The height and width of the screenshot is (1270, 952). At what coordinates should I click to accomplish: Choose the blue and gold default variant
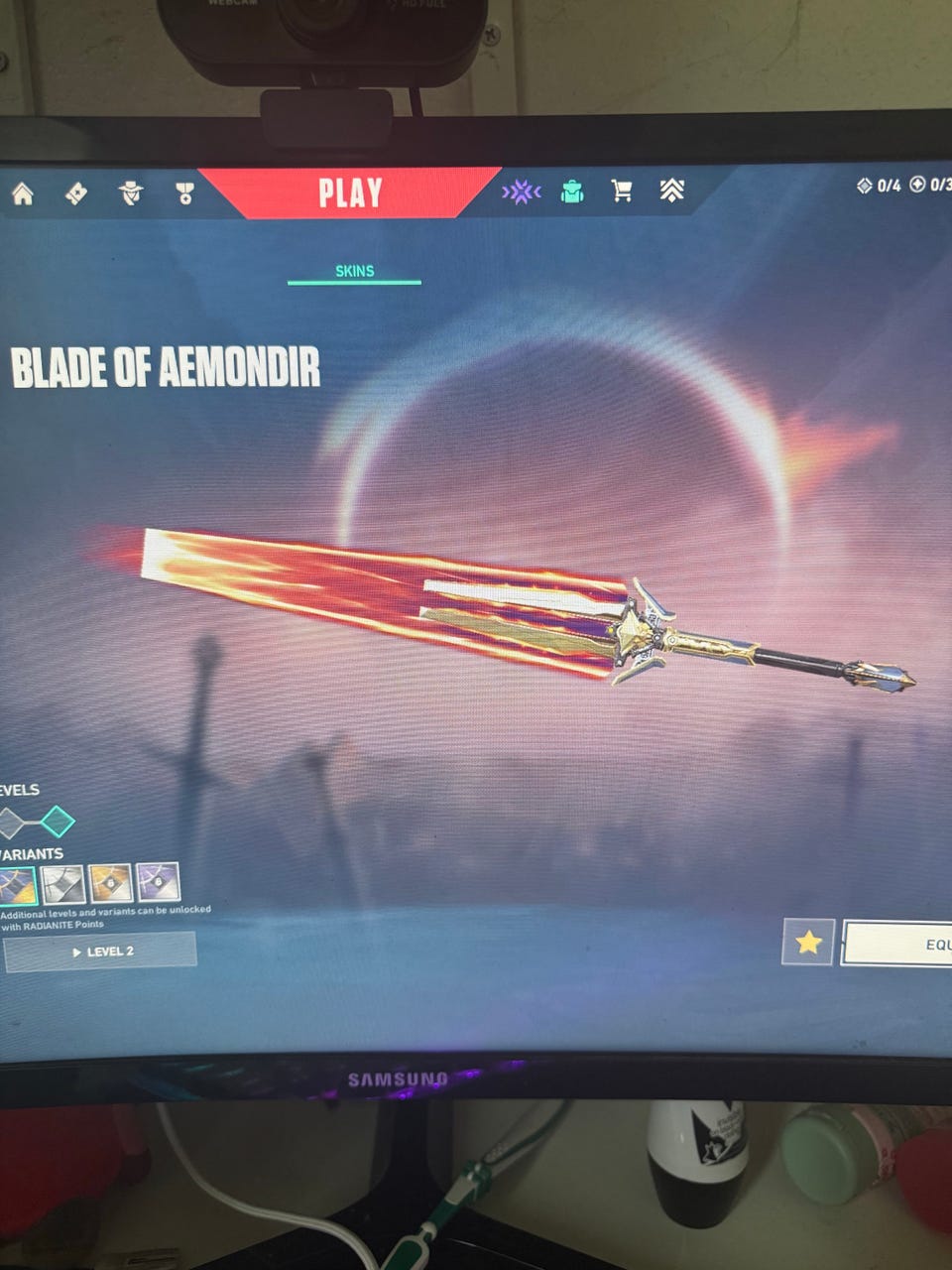coord(16,884)
